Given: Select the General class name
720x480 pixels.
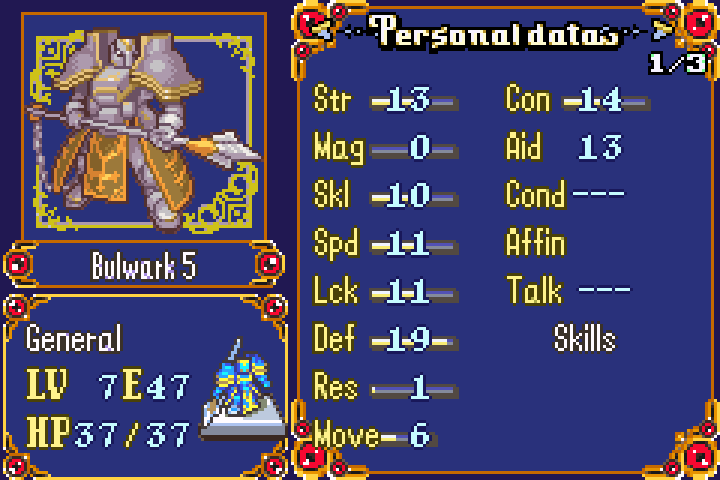Looking at the screenshot, I should 74,338.
